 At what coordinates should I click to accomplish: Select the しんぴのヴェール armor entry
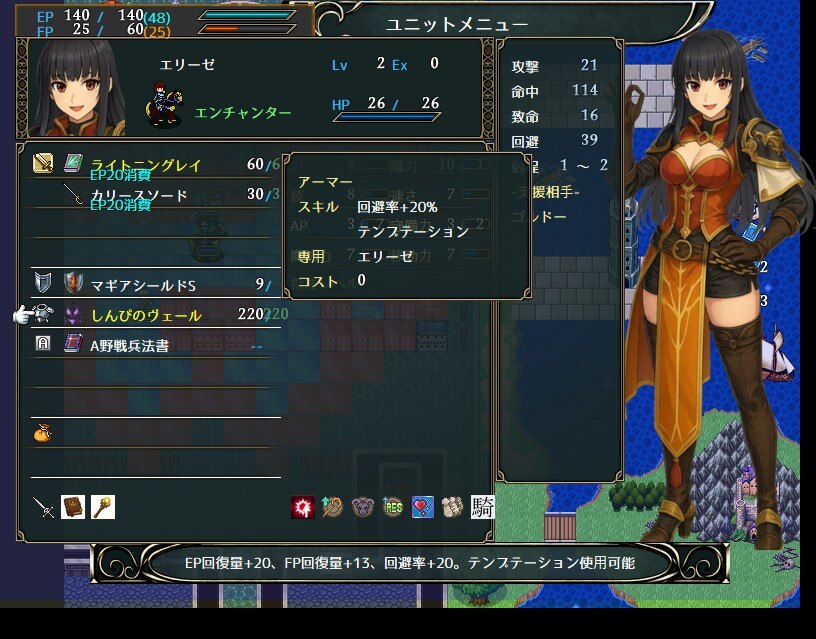coord(145,315)
